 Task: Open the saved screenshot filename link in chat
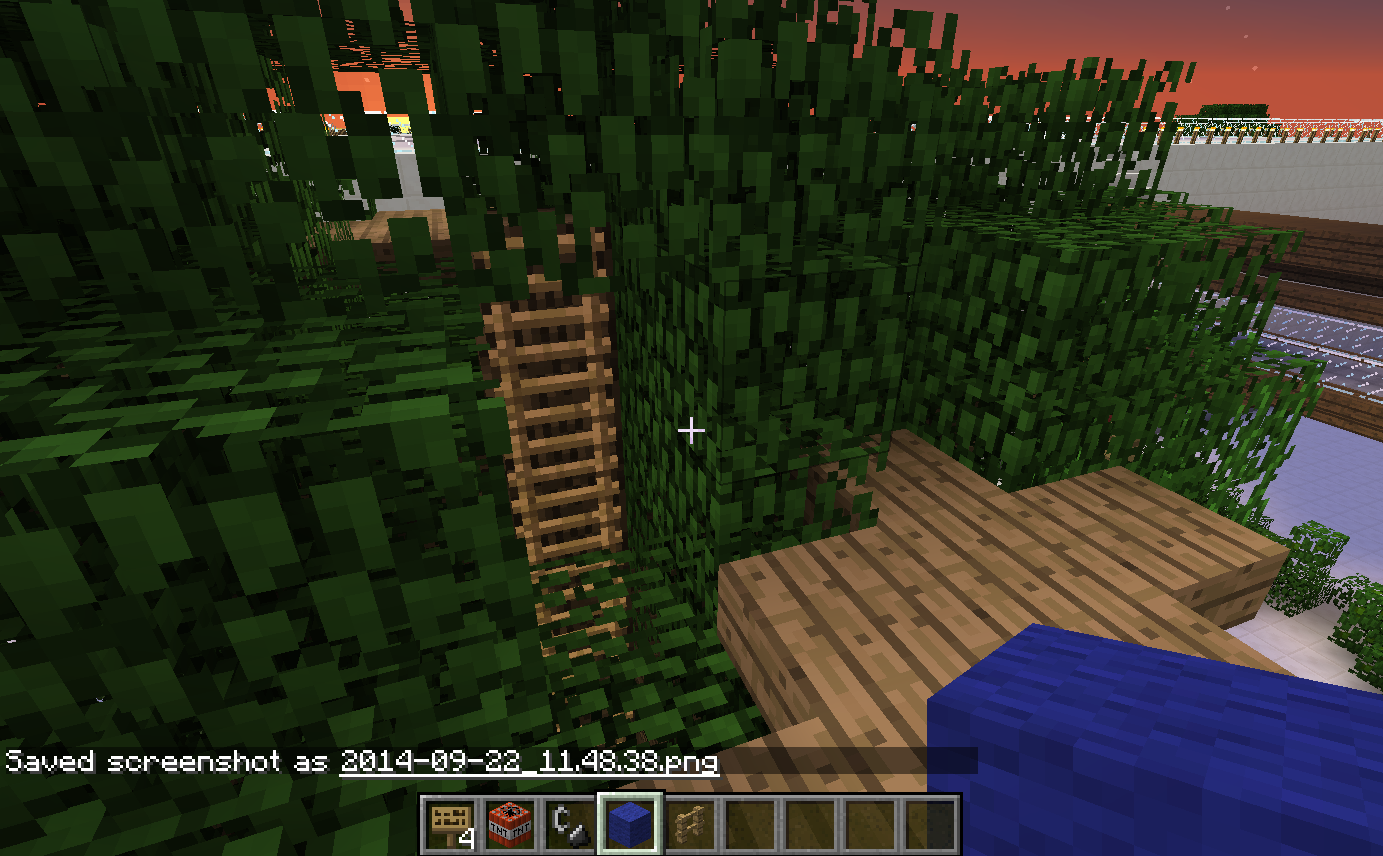coord(529,761)
